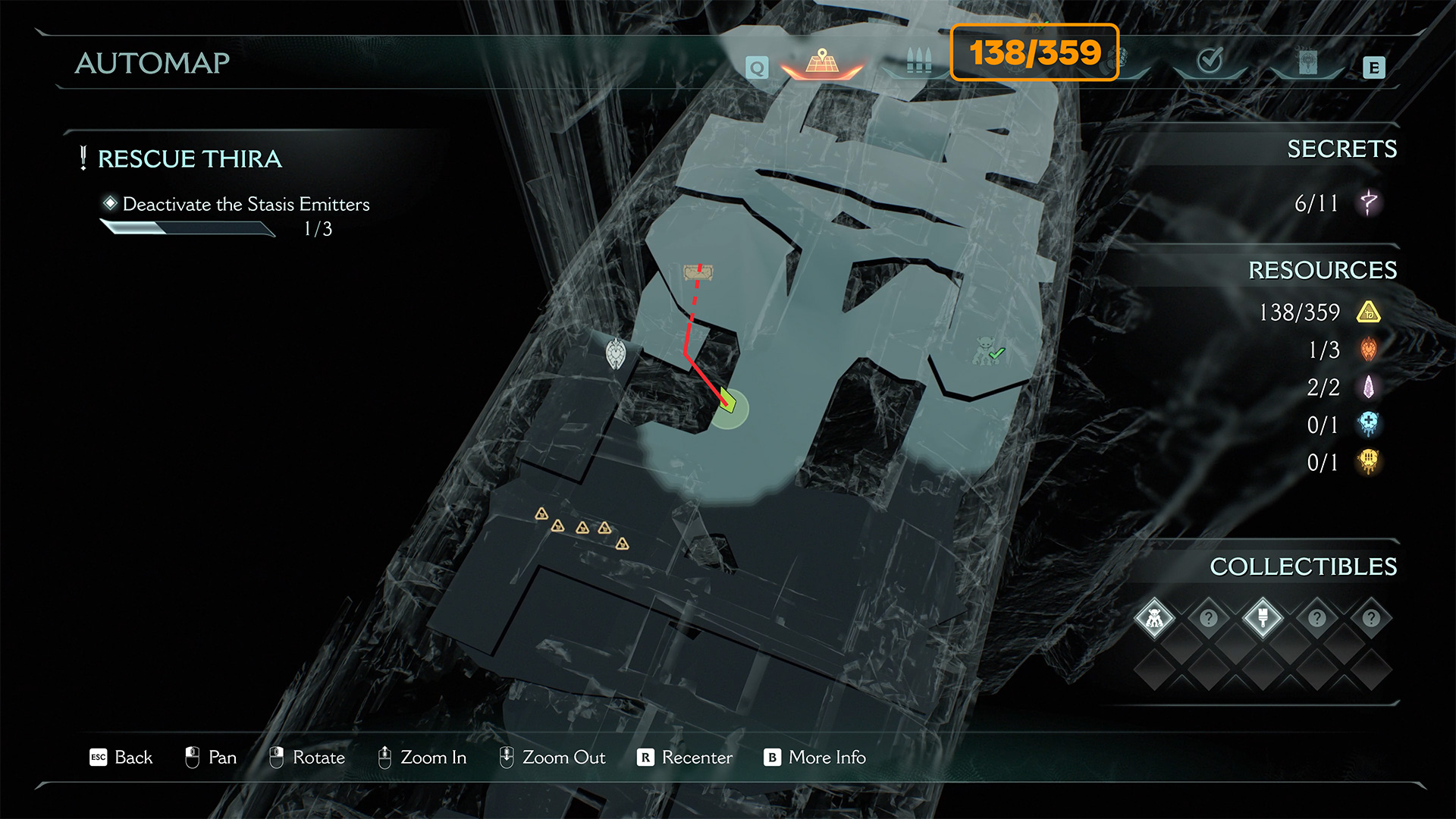
Task: Select the Automap tab icon
Action: (x=822, y=62)
